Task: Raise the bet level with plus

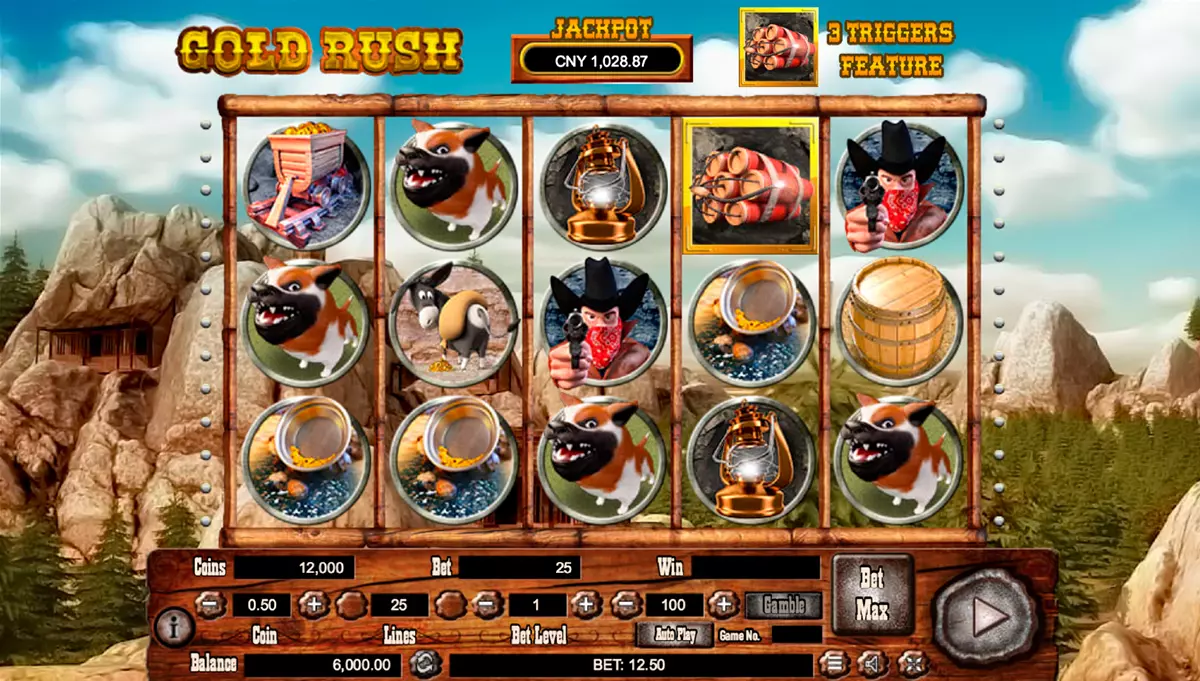Action: pos(586,605)
